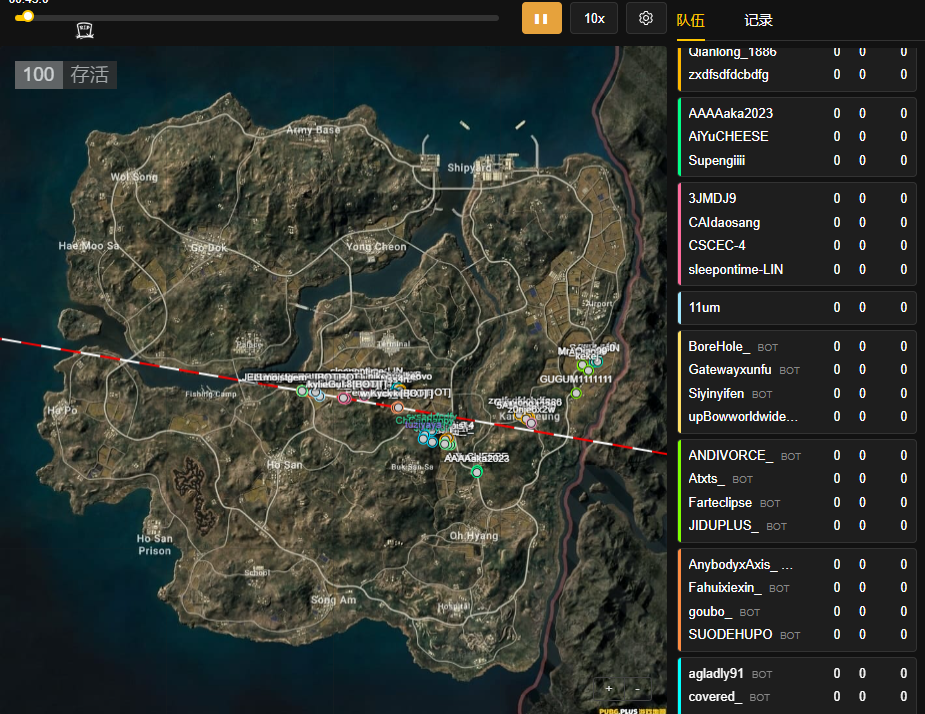Select player AAAAaka2023 in the team list
The image size is (925, 714).
click(730, 113)
